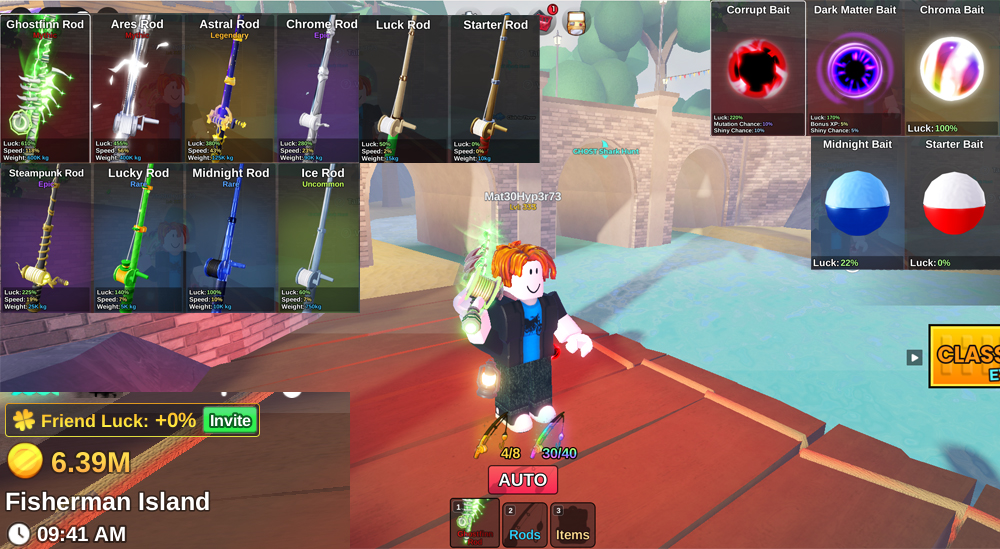Pick the Midnight Bait
Screen dimensions: 1000x549
[x=857, y=203]
